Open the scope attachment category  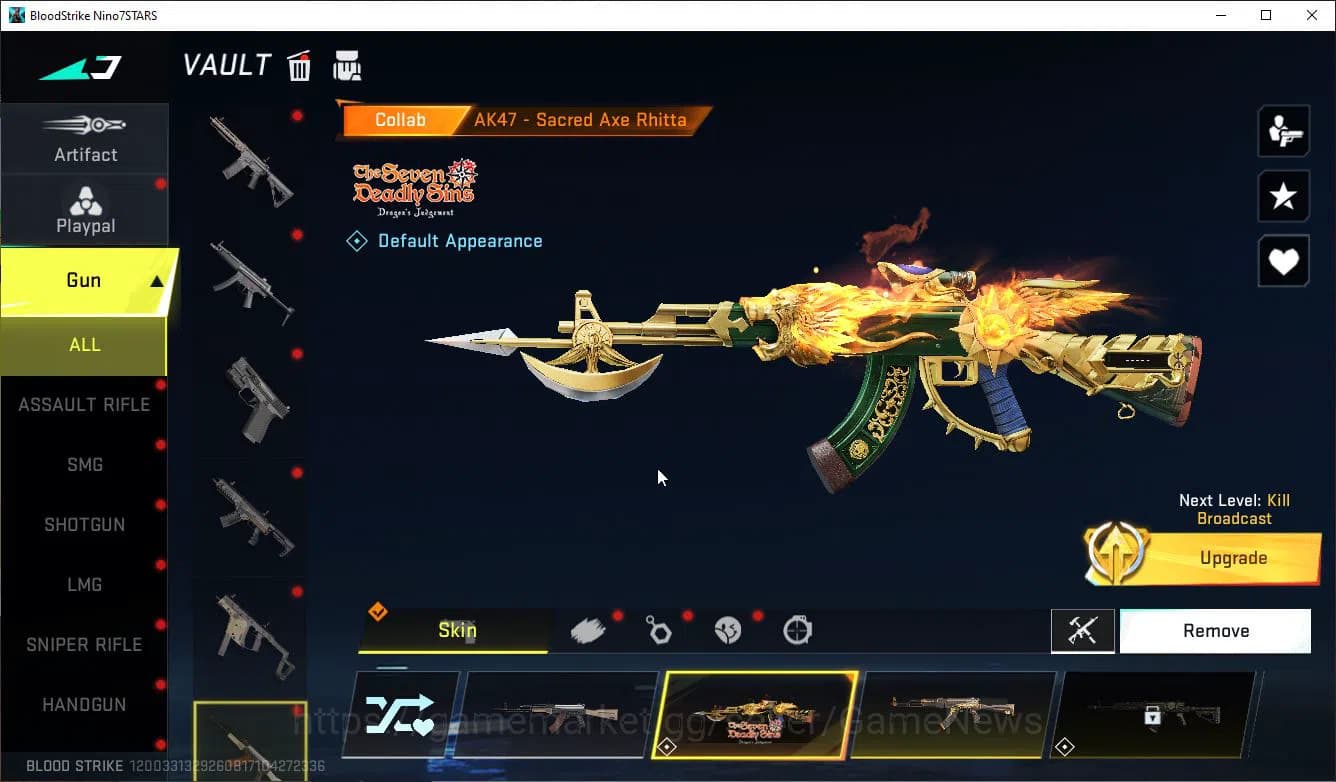click(x=797, y=629)
